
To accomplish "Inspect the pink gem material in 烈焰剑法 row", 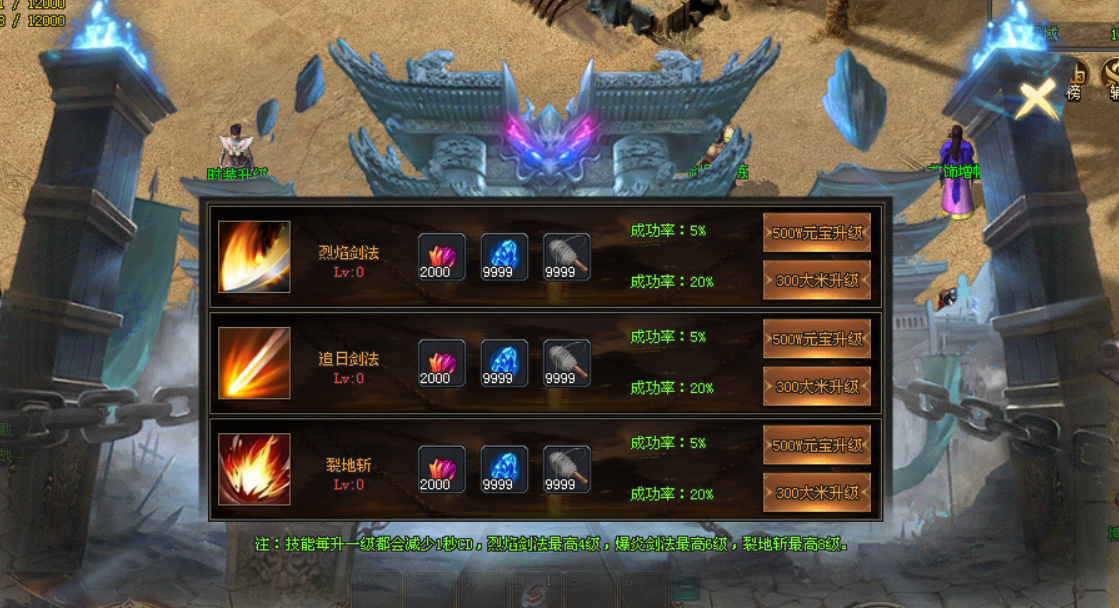I will click(441, 257).
